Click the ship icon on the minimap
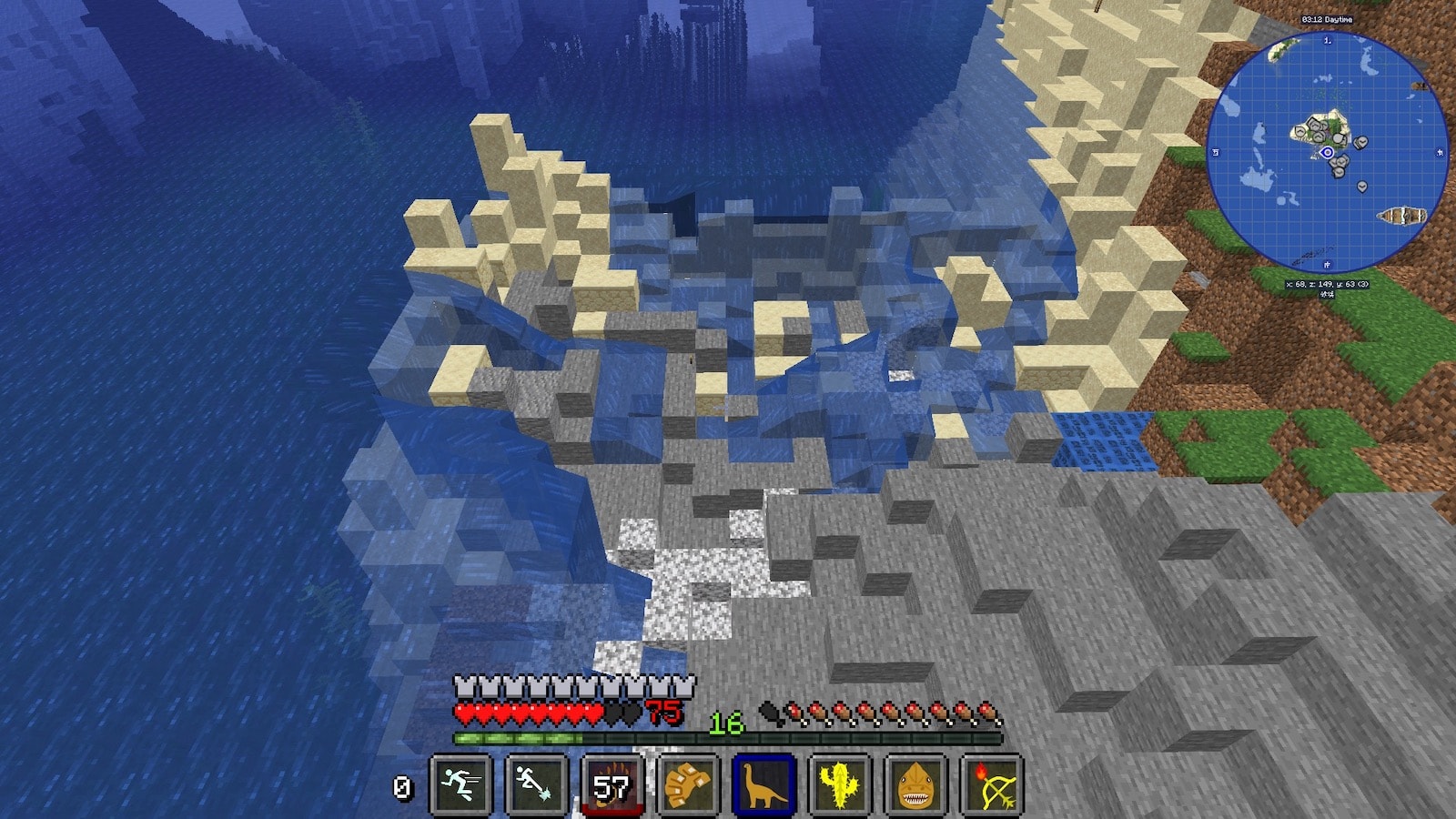Screen dimensions: 1456x819 pyautogui.click(x=1400, y=217)
